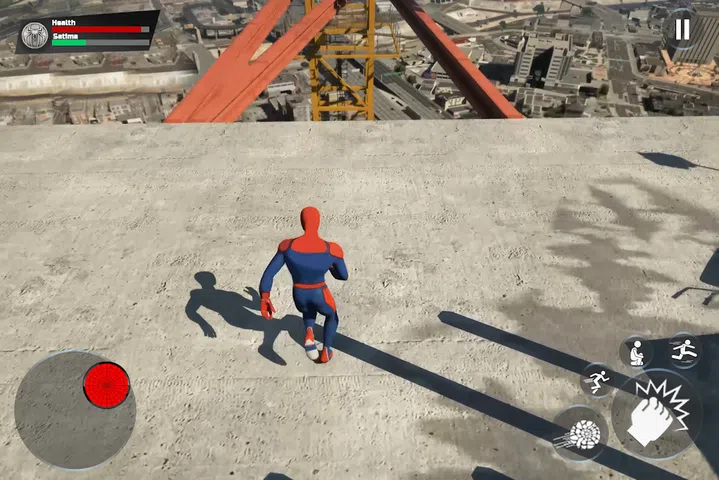The height and width of the screenshot is (480, 719).
Task: Click the spider emblem portrait
Action: click(35, 35)
